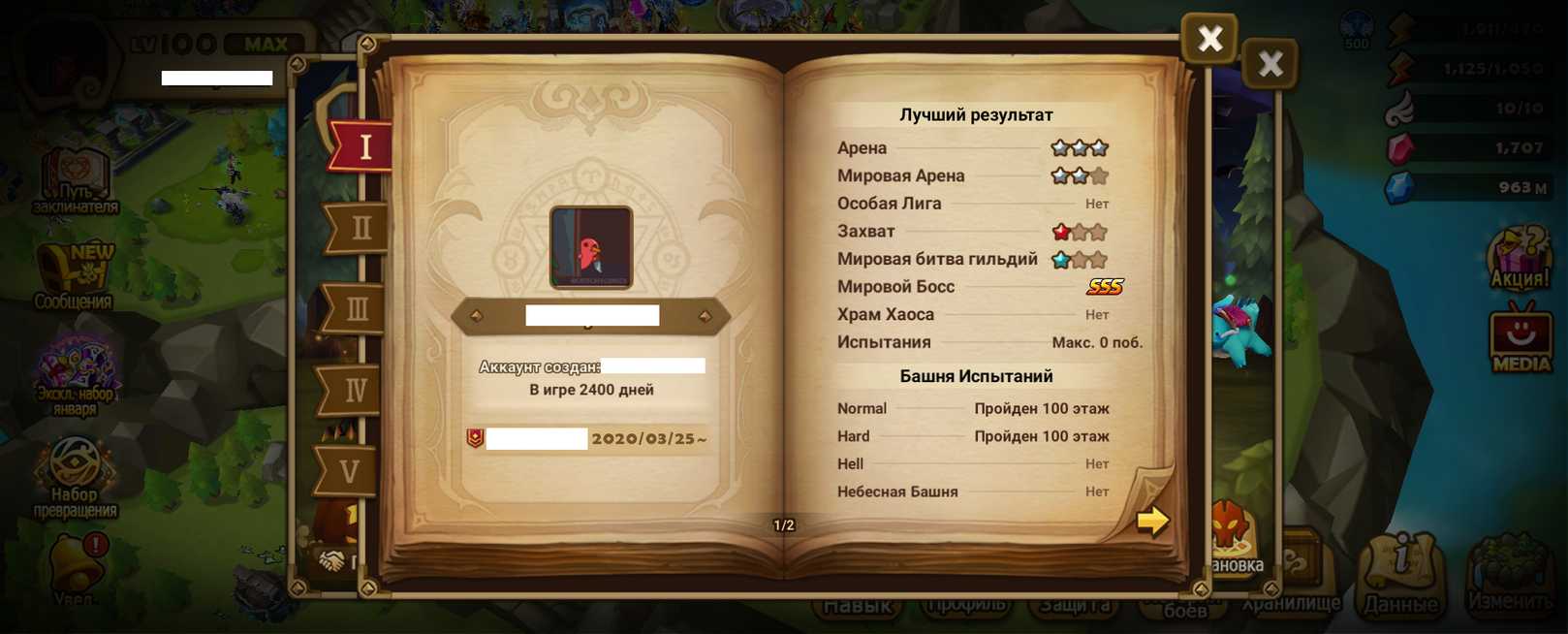Open the Акция gift box
Viewport: 1568px width, 634px height.
click(x=1520, y=258)
